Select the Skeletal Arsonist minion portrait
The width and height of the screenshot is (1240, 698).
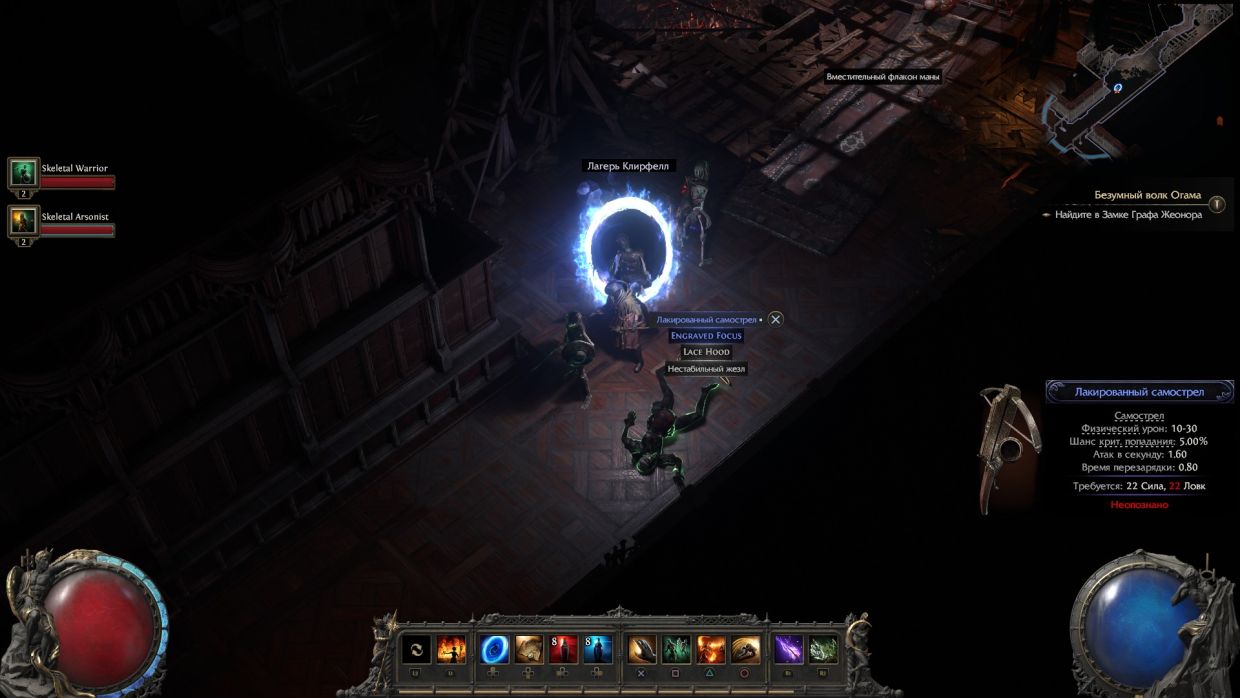click(x=23, y=221)
